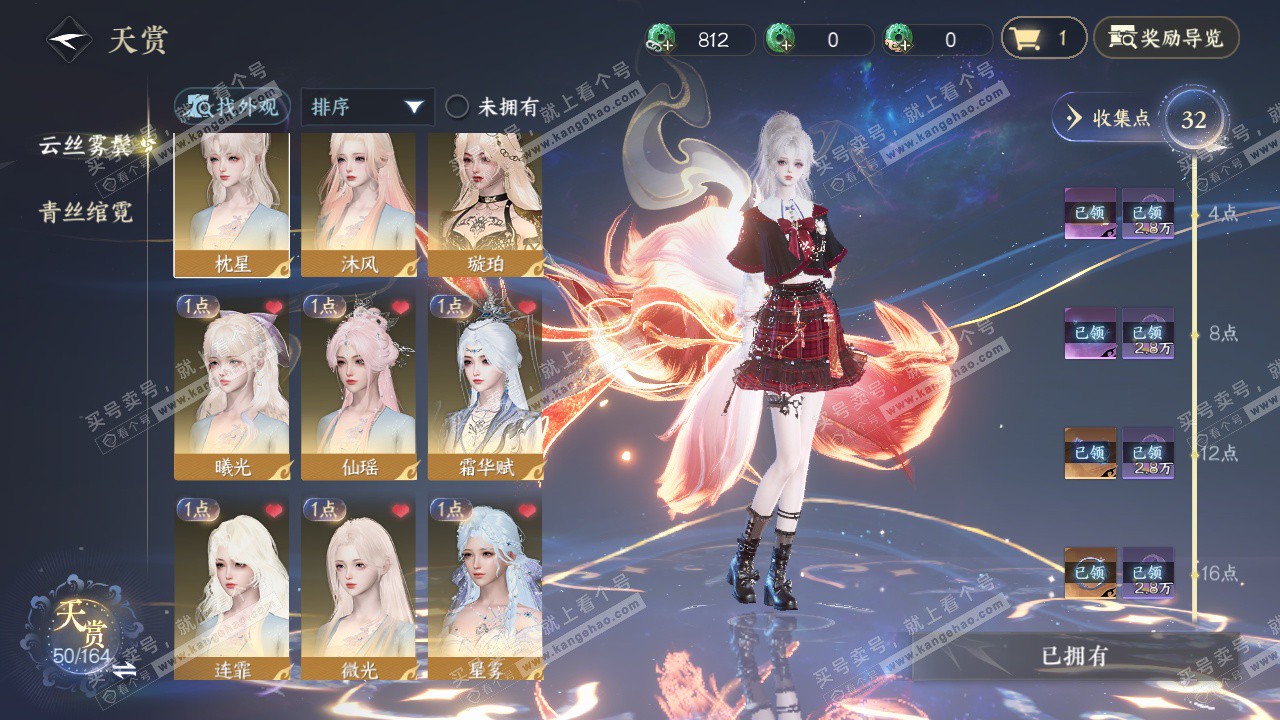Open the shopping cart

1043,39
